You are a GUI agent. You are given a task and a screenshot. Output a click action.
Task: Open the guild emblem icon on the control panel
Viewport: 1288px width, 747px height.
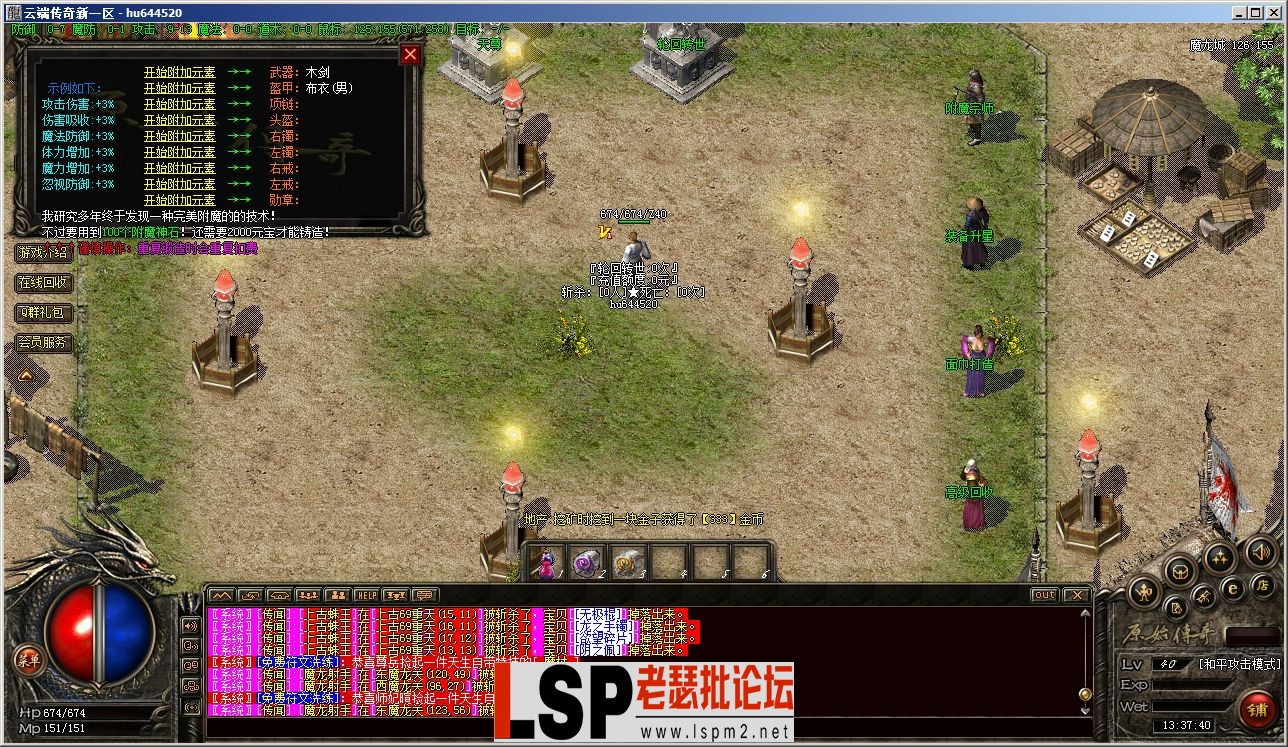1180,572
